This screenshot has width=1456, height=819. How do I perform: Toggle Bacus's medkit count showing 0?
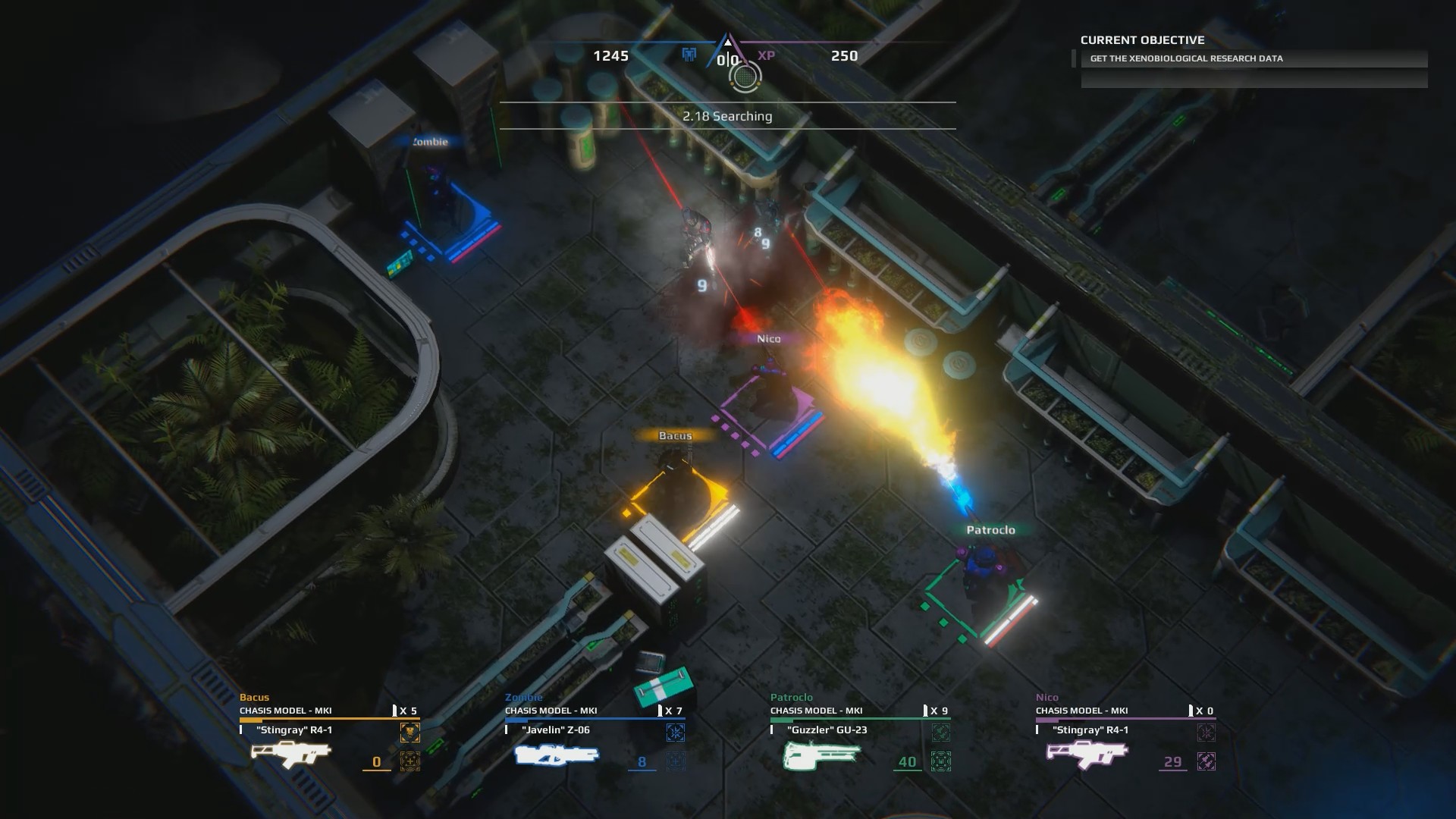click(375, 761)
